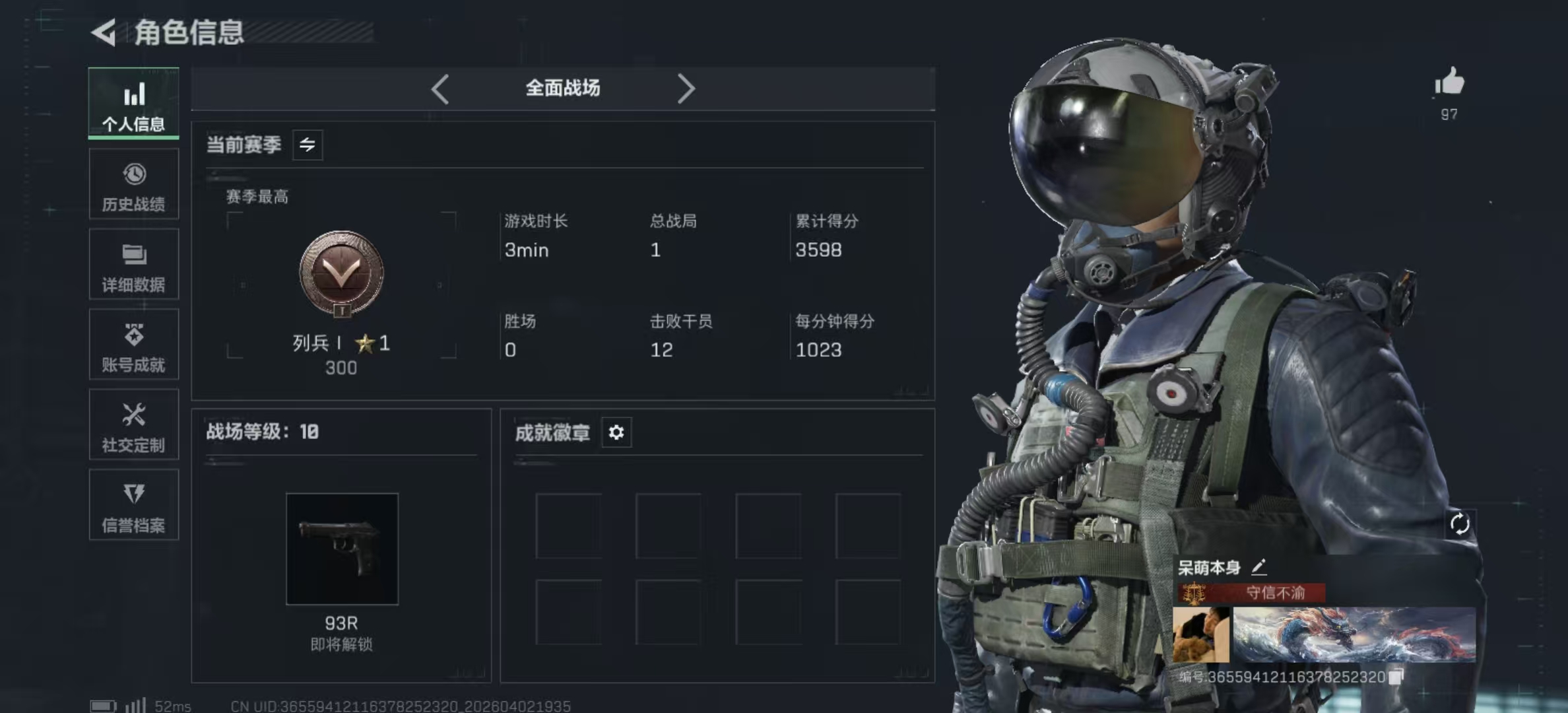Screen dimensions: 1568x713
Task: Open the player avatar portrait
Action: pos(1200,635)
